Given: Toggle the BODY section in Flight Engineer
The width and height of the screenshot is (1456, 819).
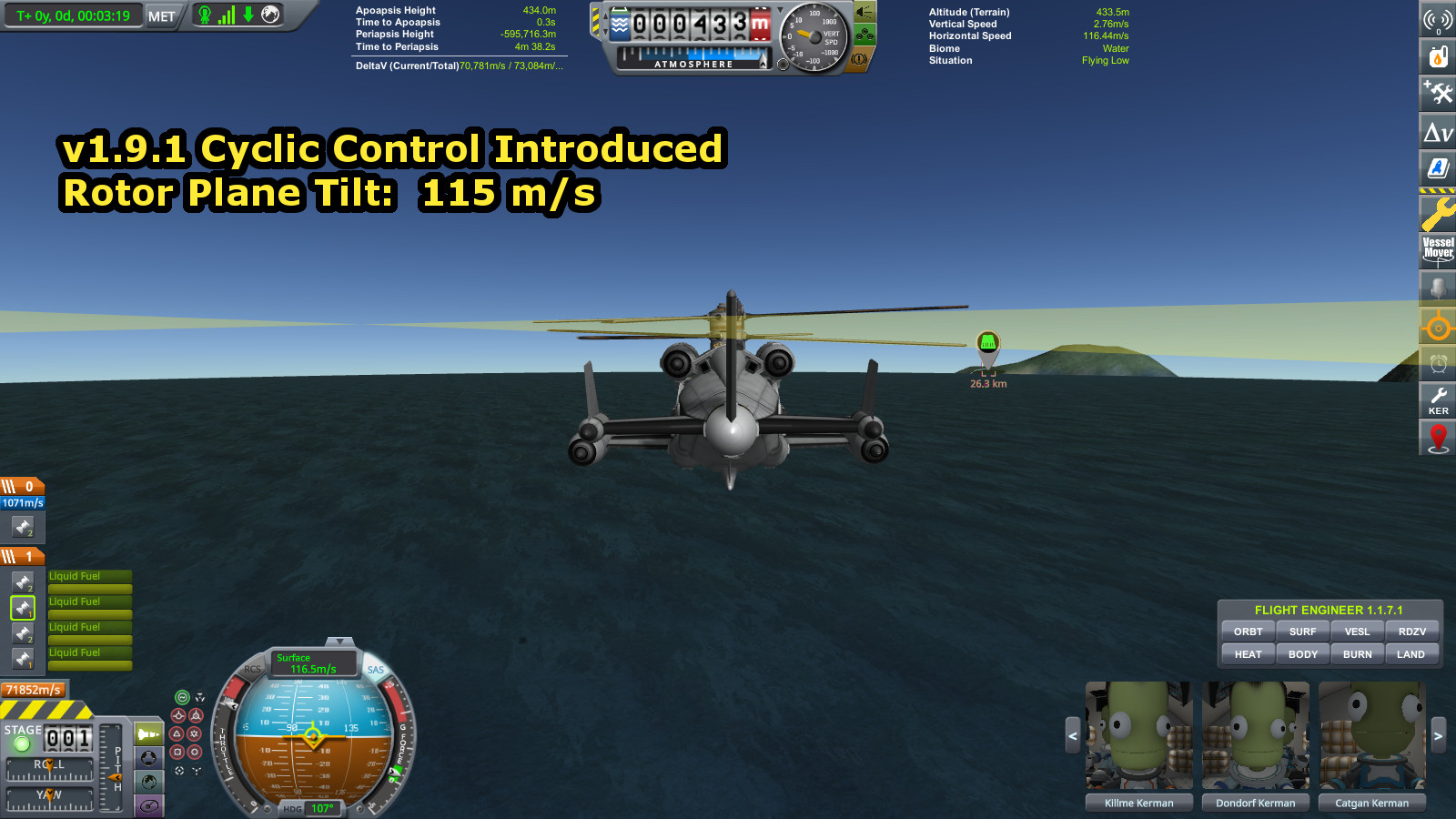Looking at the screenshot, I should pyautogui.click(x=1302, y=654).
